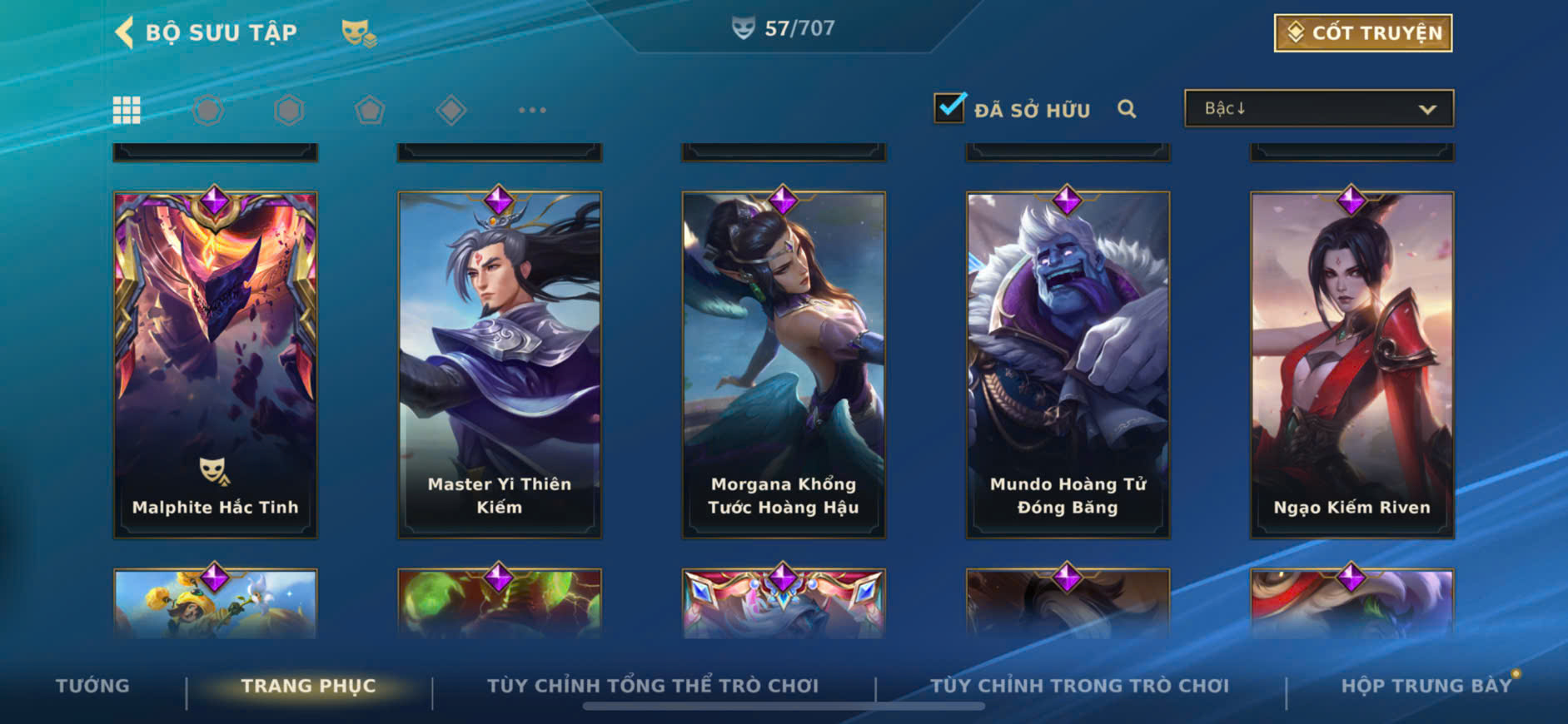Open the Cốt Truyện button
1568x724 pixels.
[x=1362, y=33]
